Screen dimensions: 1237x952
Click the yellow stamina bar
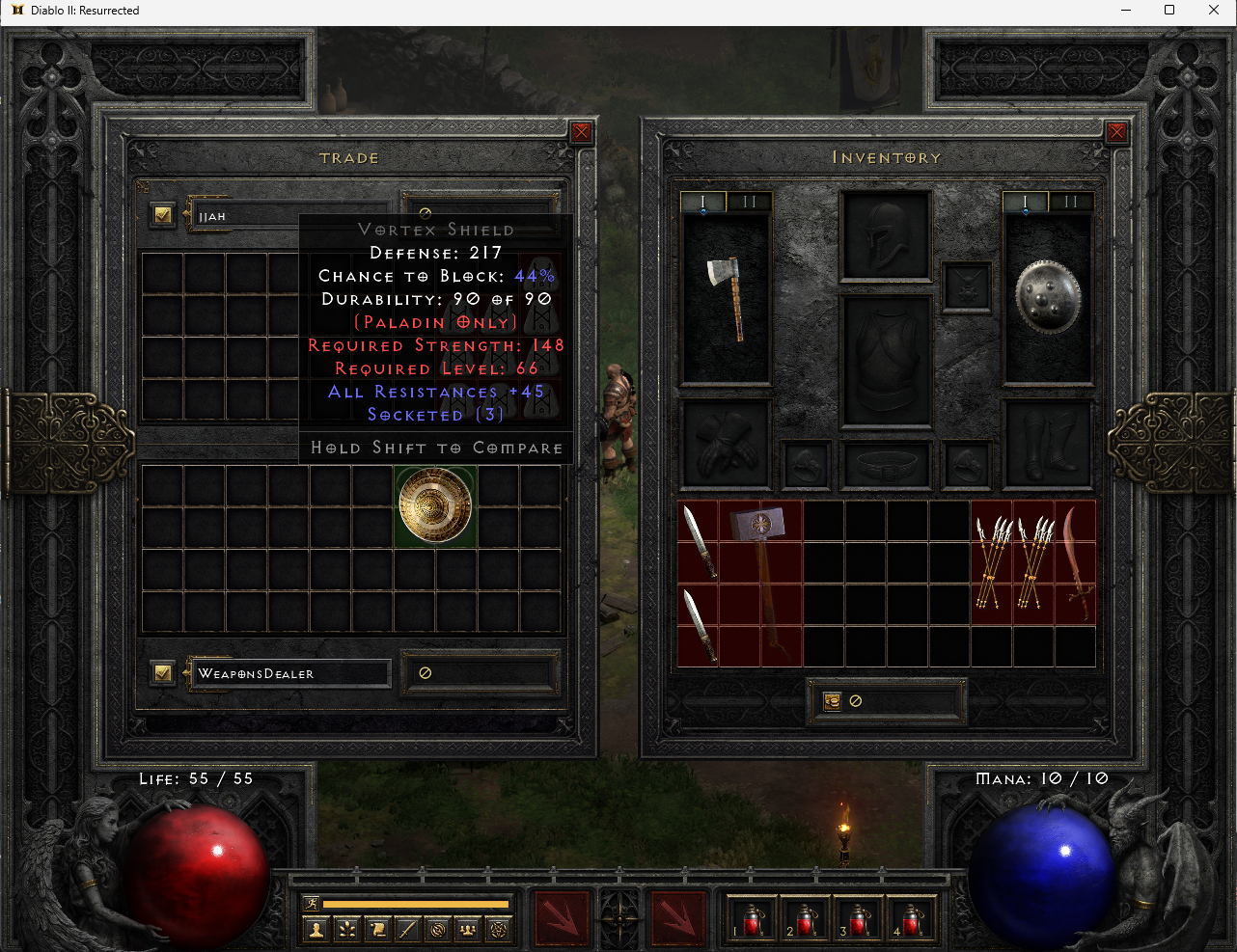(414, 903)
